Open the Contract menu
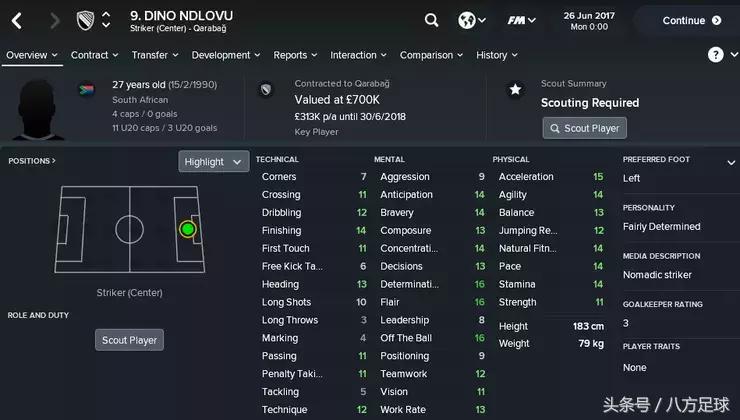The height and width of the screenshot is (420, 740). click(x=94, y=55)
